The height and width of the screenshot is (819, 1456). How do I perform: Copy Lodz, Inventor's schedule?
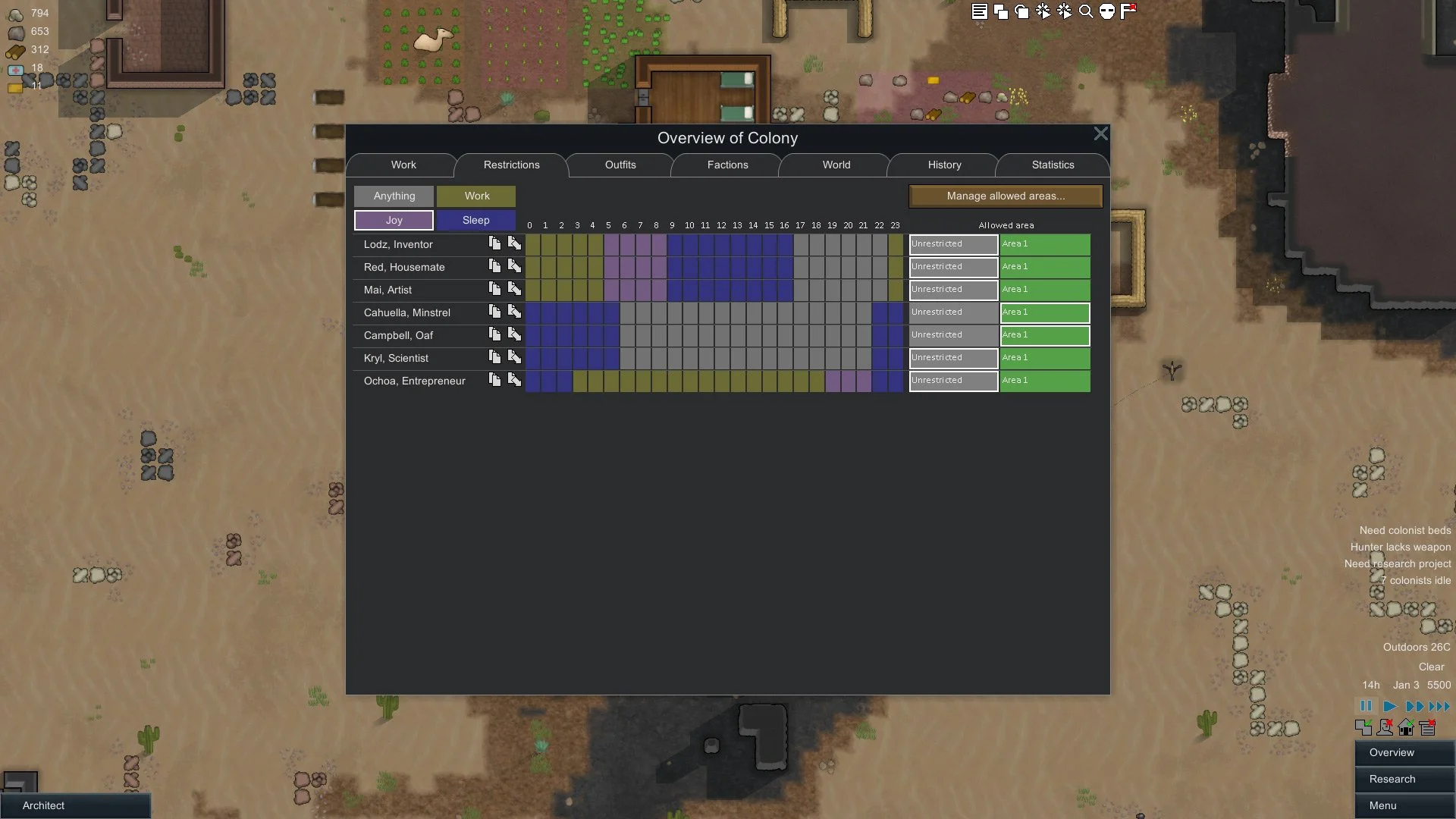point(494,243)
